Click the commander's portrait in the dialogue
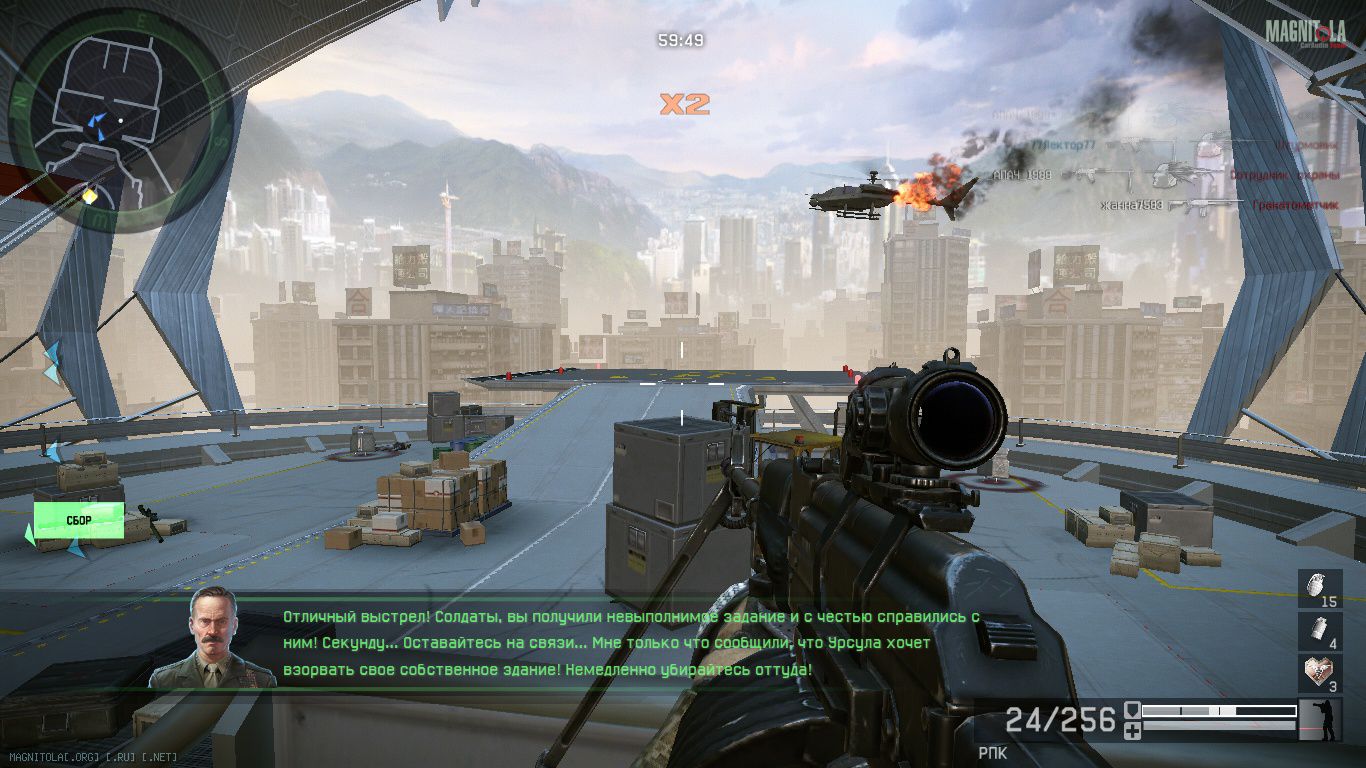This screenshot has width=1366, height=768. click(x=211, y=638)
